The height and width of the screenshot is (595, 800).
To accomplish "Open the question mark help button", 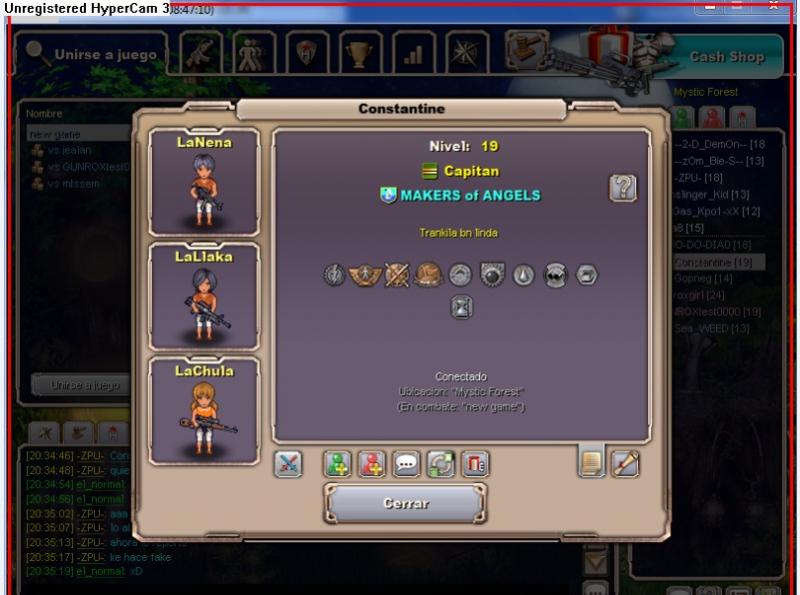I will pyautogui.click(x=623, y=188).
